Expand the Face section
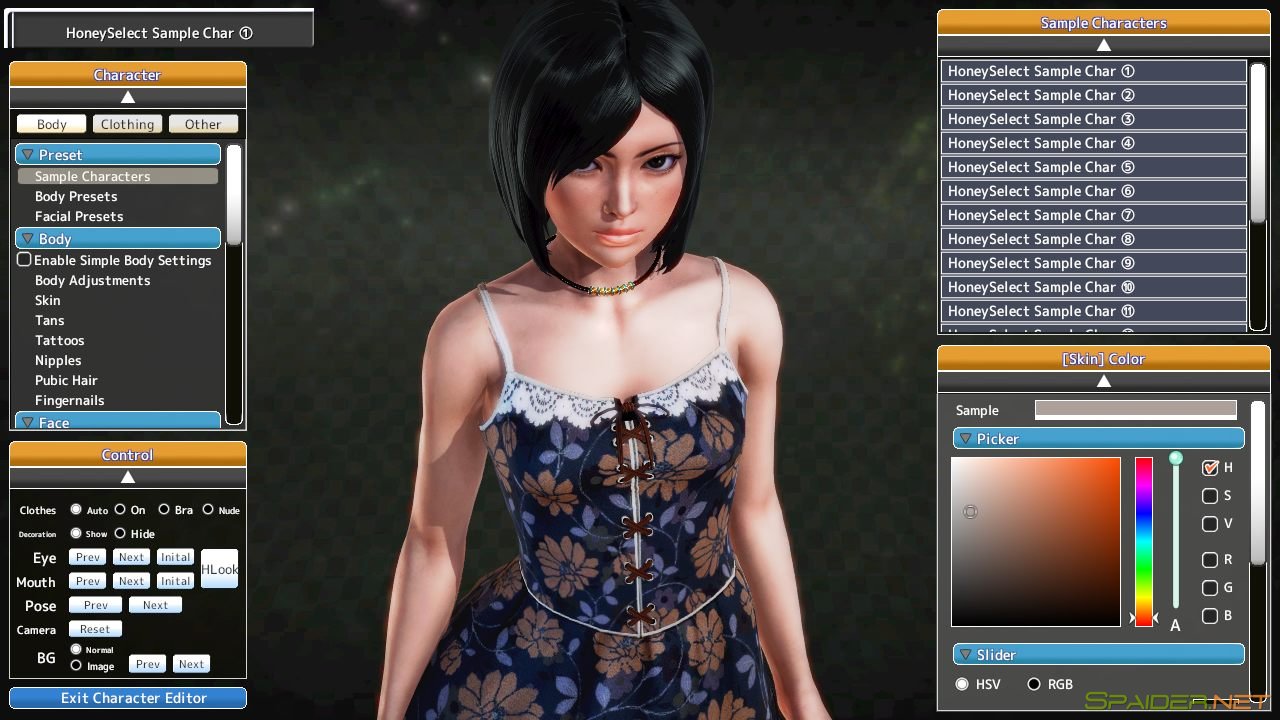Screen dimensions: 1280x720 coord(119,422)
